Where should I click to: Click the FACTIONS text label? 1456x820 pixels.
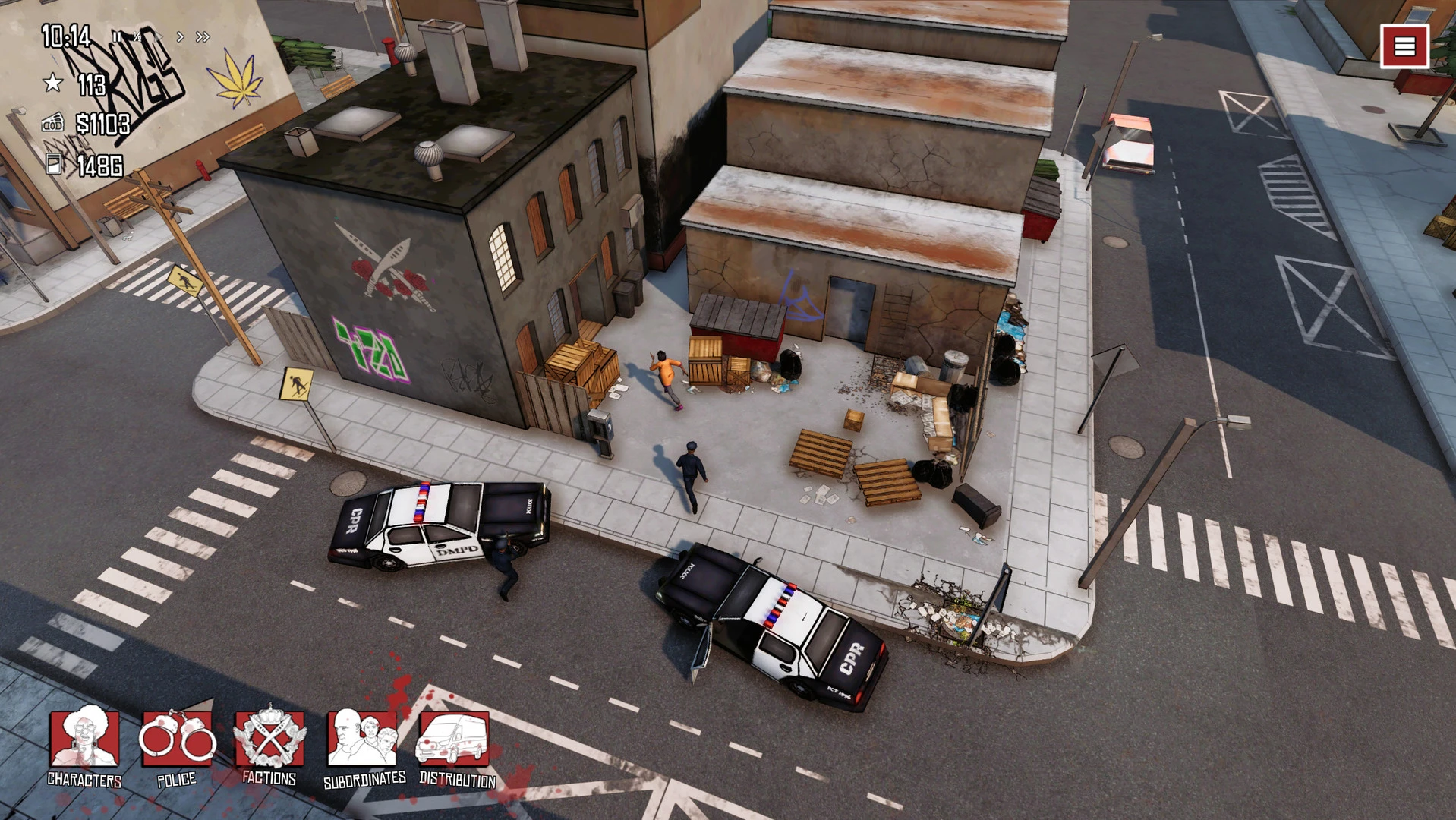pos(269,779)
